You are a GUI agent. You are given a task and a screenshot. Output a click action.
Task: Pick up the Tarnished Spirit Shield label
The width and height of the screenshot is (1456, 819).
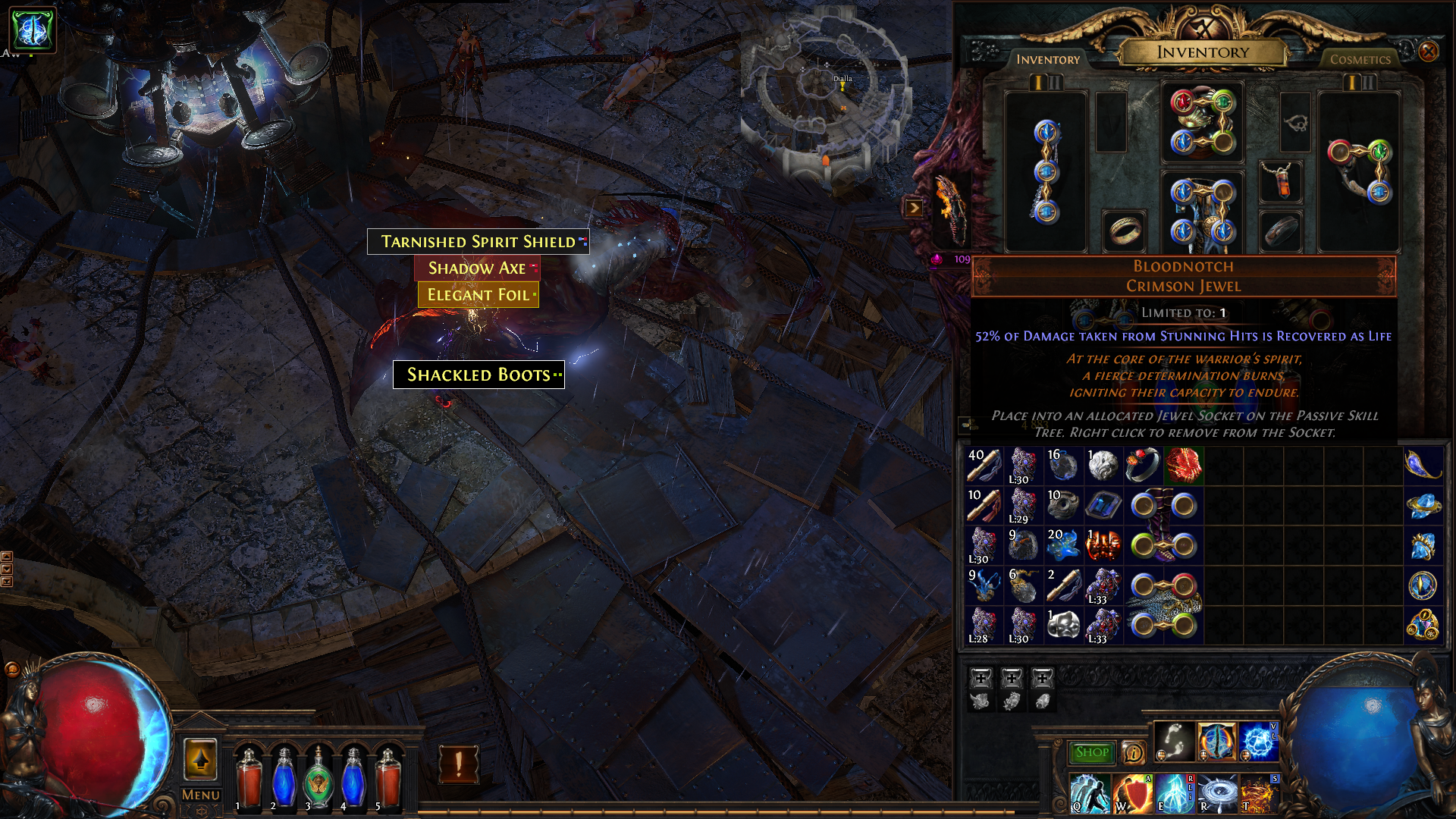[478, 242]
